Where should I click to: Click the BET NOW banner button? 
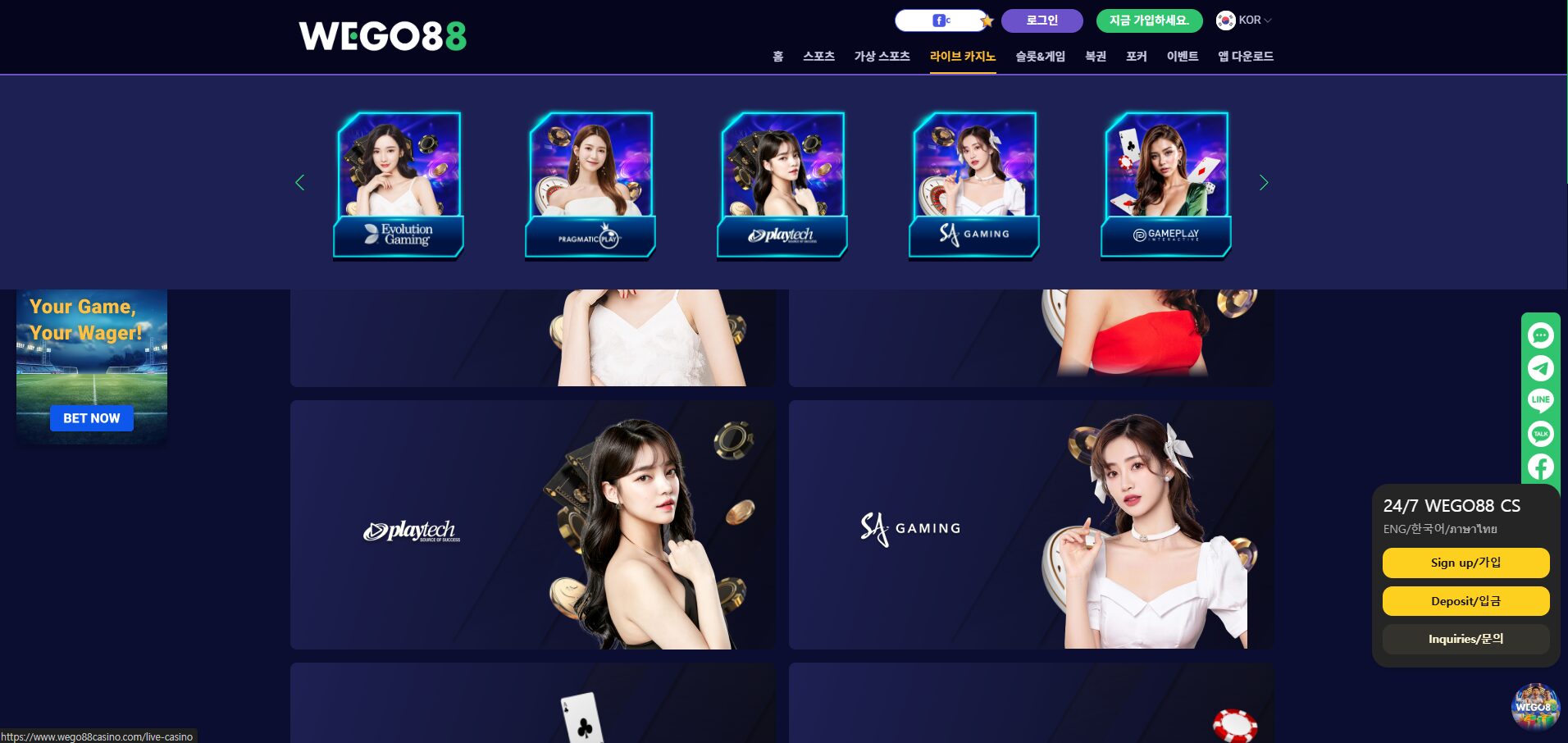92,418
